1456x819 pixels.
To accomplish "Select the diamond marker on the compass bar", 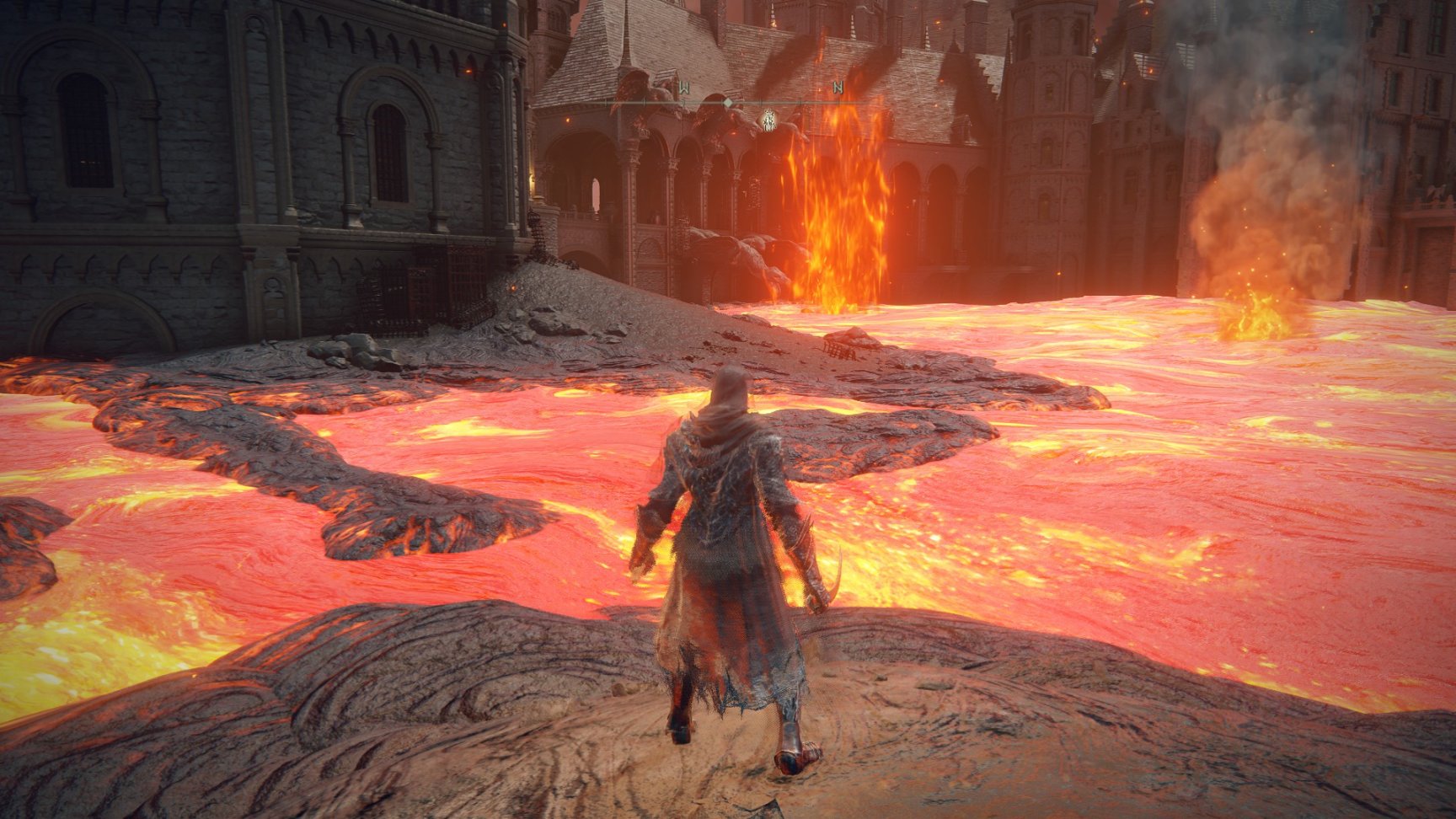I will click(x=727, y=103).
